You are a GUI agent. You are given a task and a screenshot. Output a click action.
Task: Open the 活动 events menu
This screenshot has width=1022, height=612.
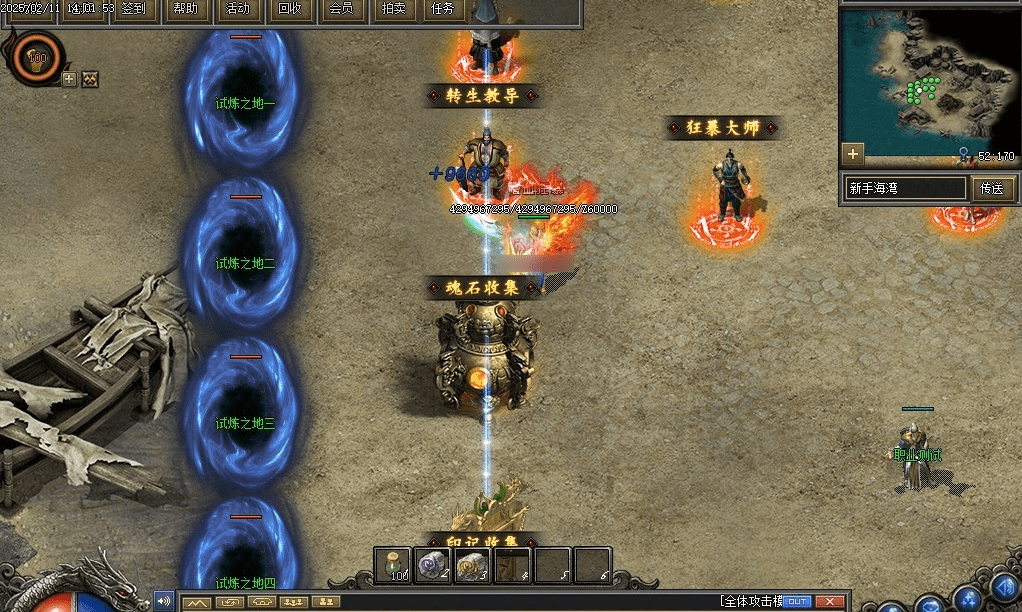pos(238,10)
